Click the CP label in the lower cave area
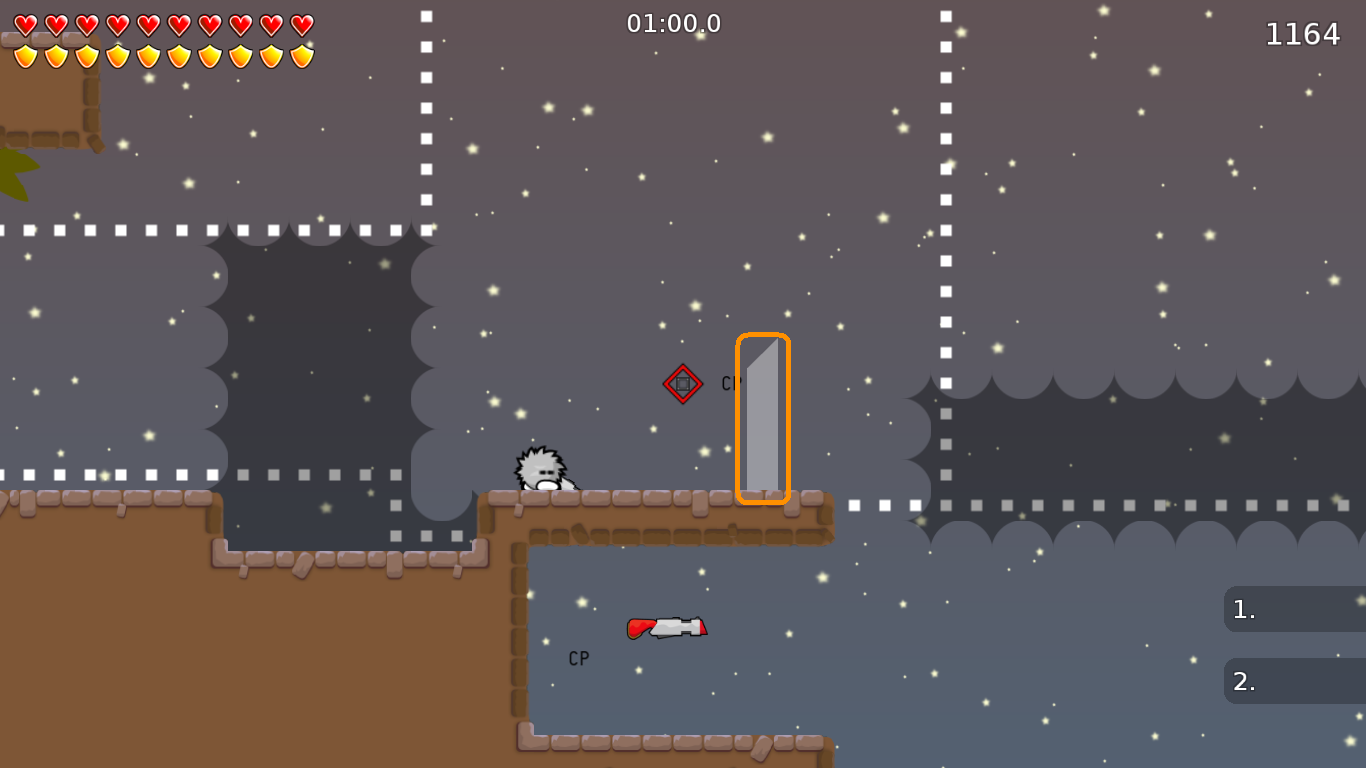Screen dimensions: 1366x768 [x=577, y=658]
